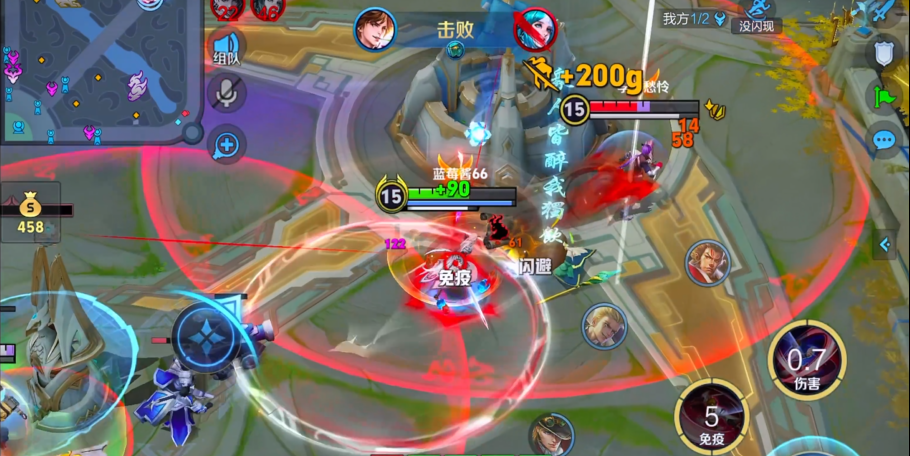Send the green flag rally signal
Viewport: 910px width, 456px height.
point(884,97)
